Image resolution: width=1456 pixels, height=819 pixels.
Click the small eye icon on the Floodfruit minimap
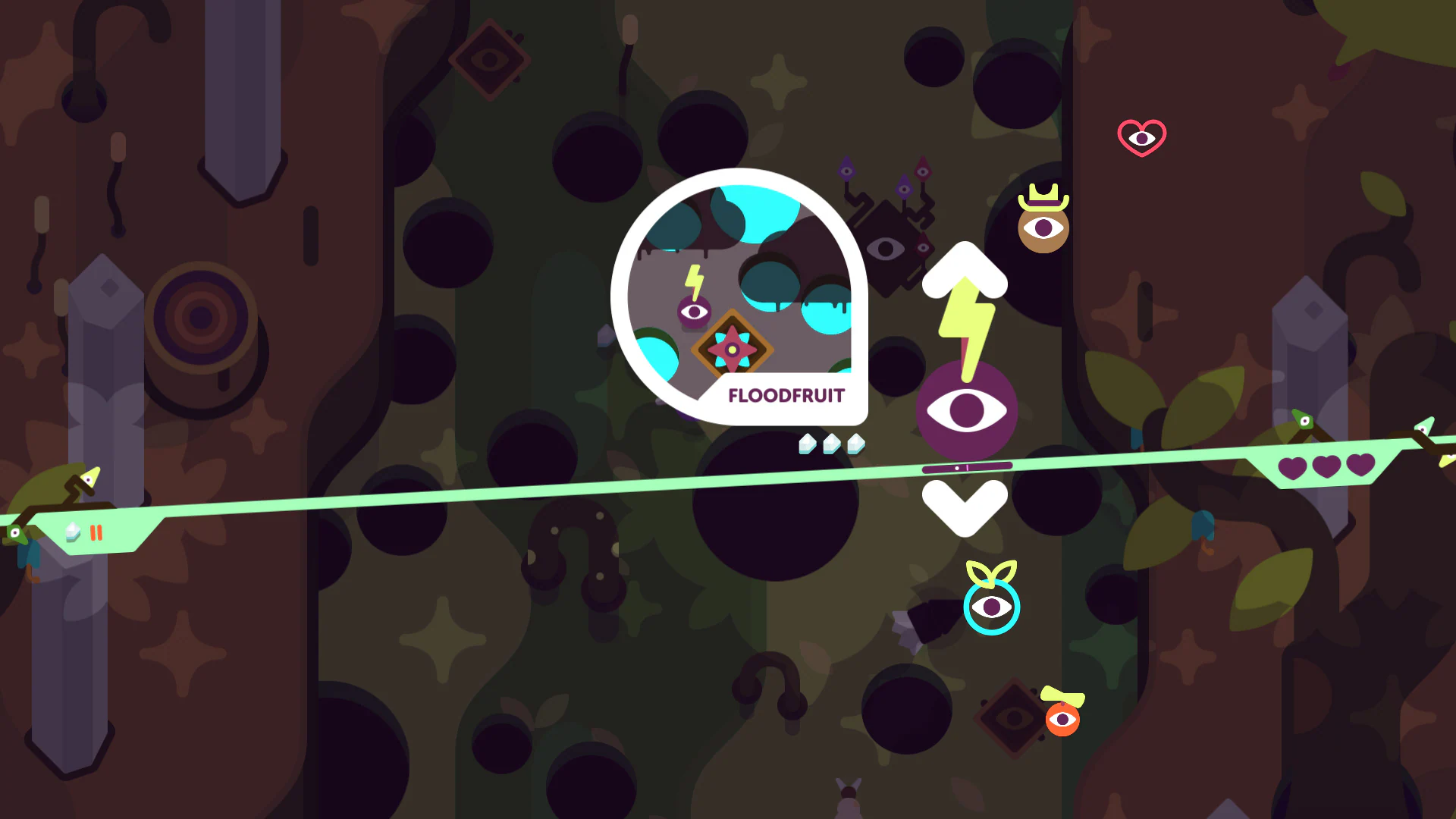693,313
